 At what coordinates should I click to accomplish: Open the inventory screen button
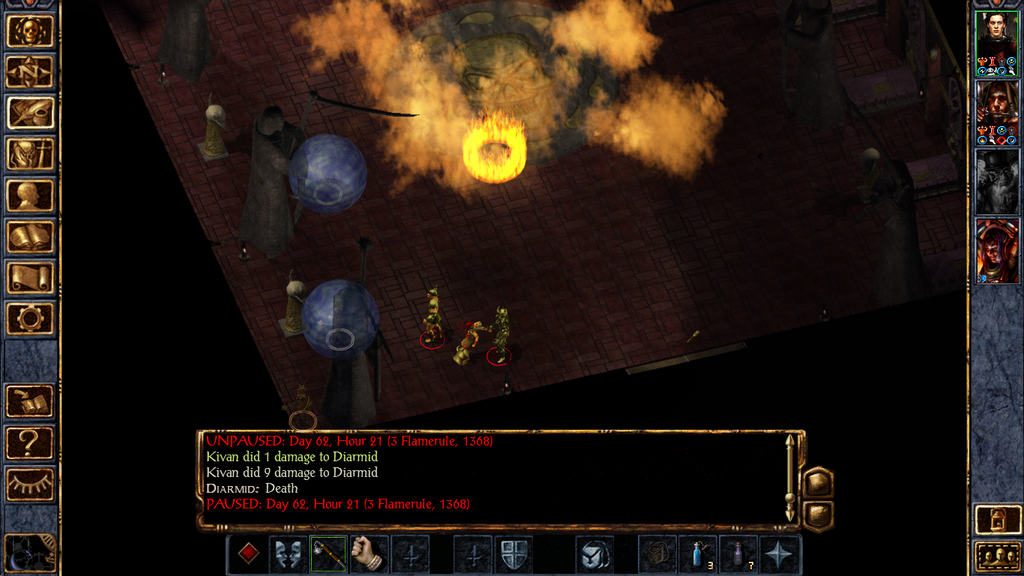point(30,154)
